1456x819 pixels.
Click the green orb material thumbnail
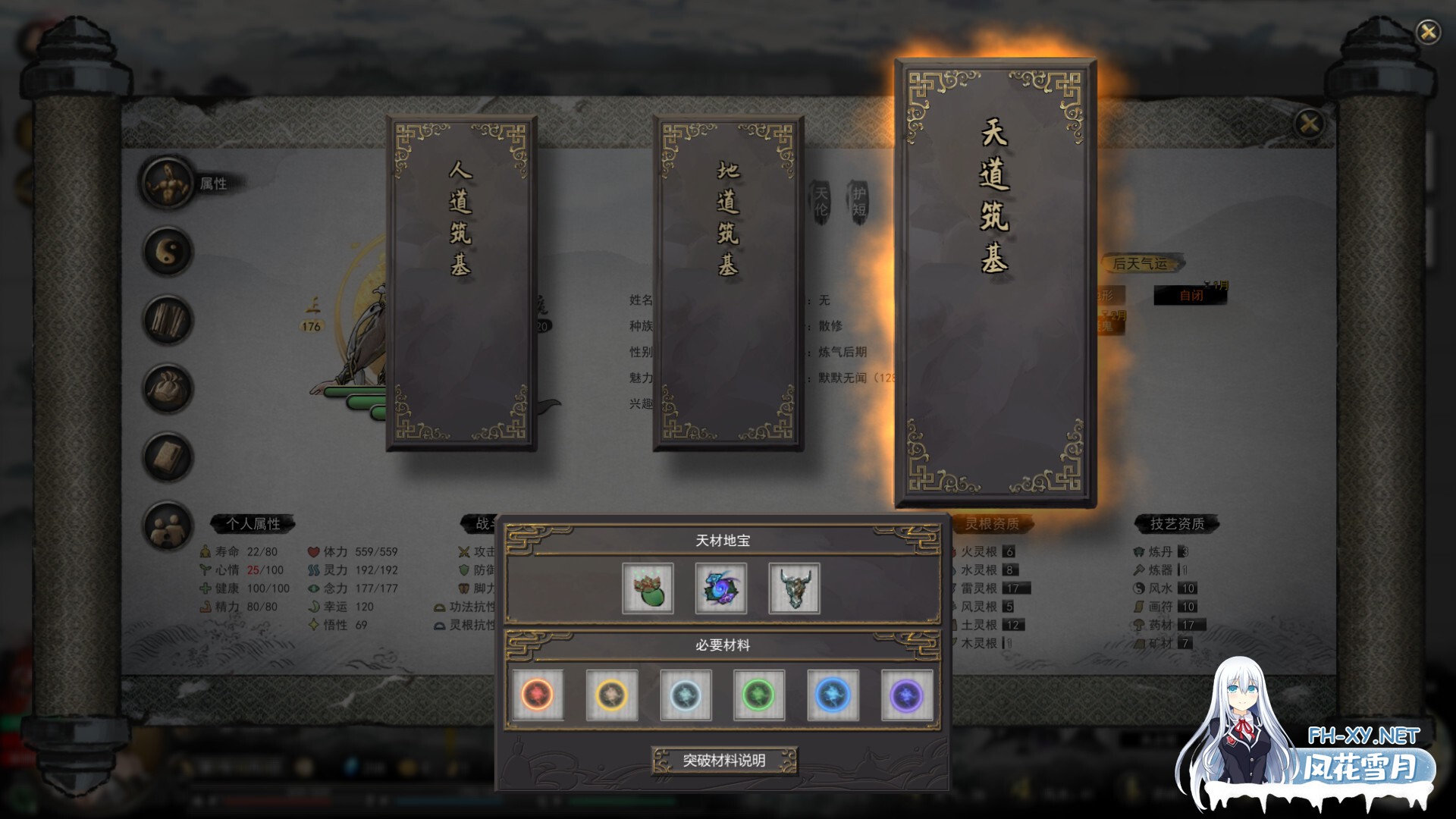(x=761, y=694)
